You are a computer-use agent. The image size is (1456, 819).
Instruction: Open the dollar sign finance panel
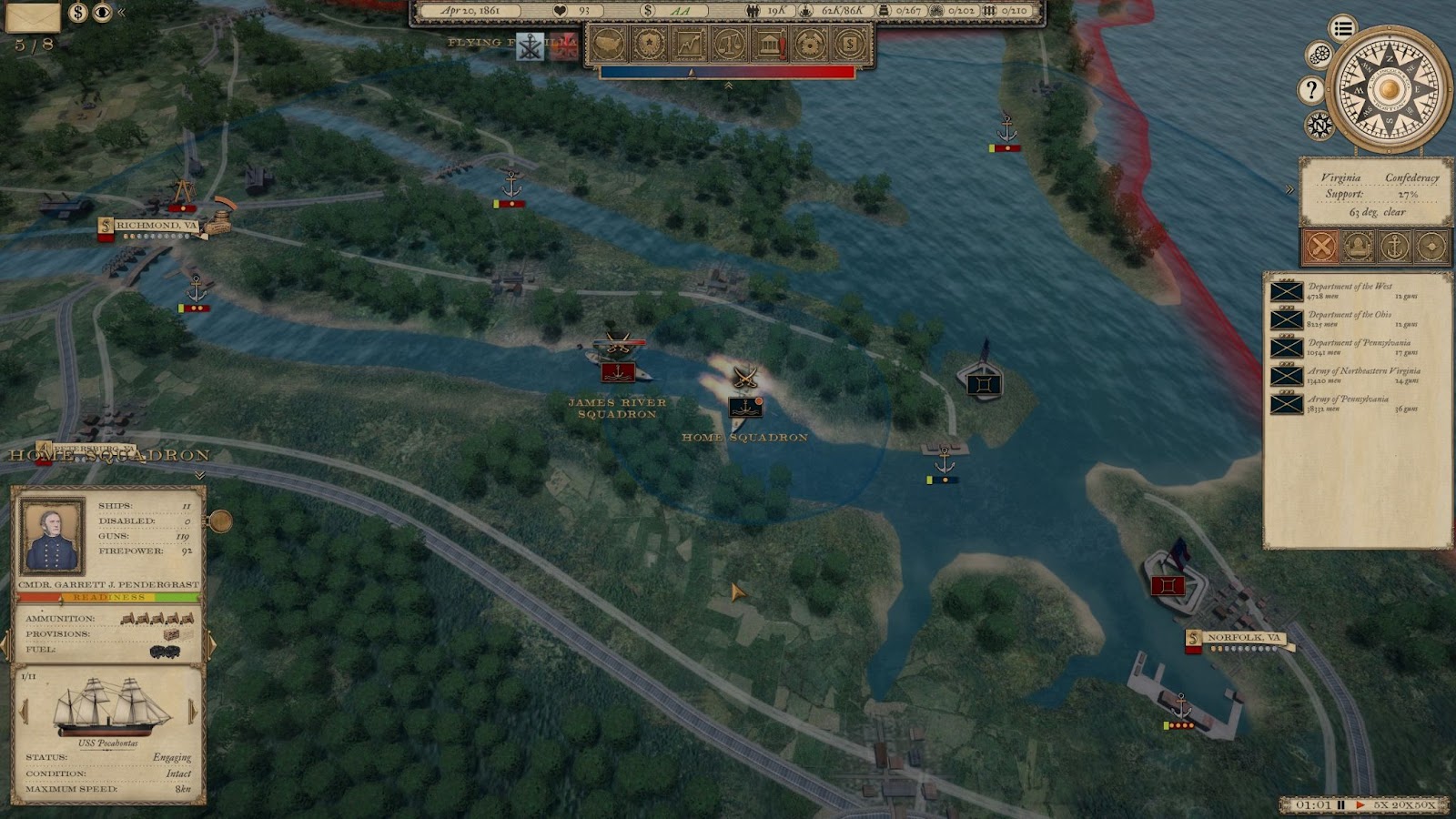click(x=849, y=43)
